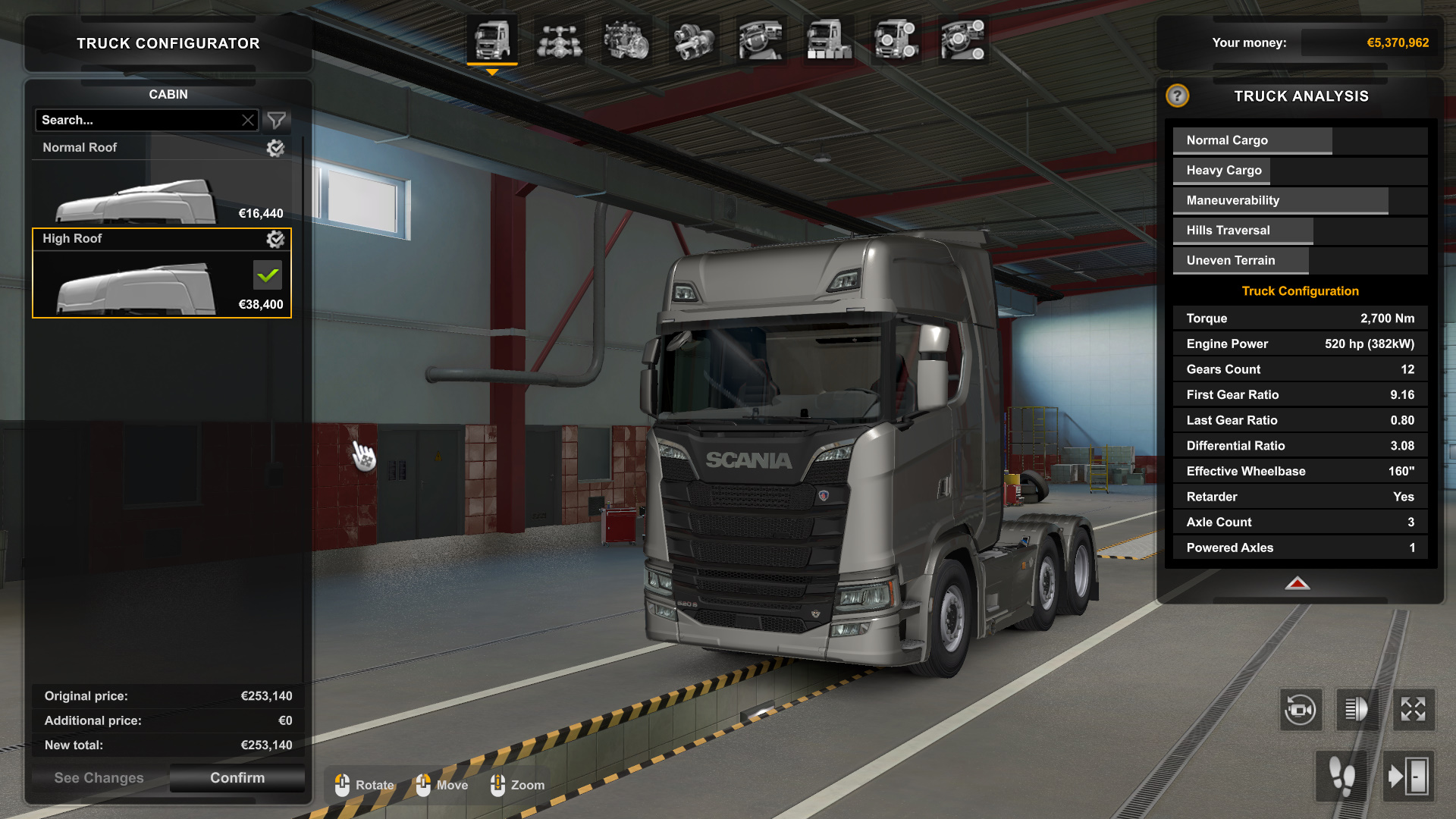Open the Truck Analysis help question mark
Image resolution: width=1456 pixels, height=819 pixels.
pos(1177,96)
